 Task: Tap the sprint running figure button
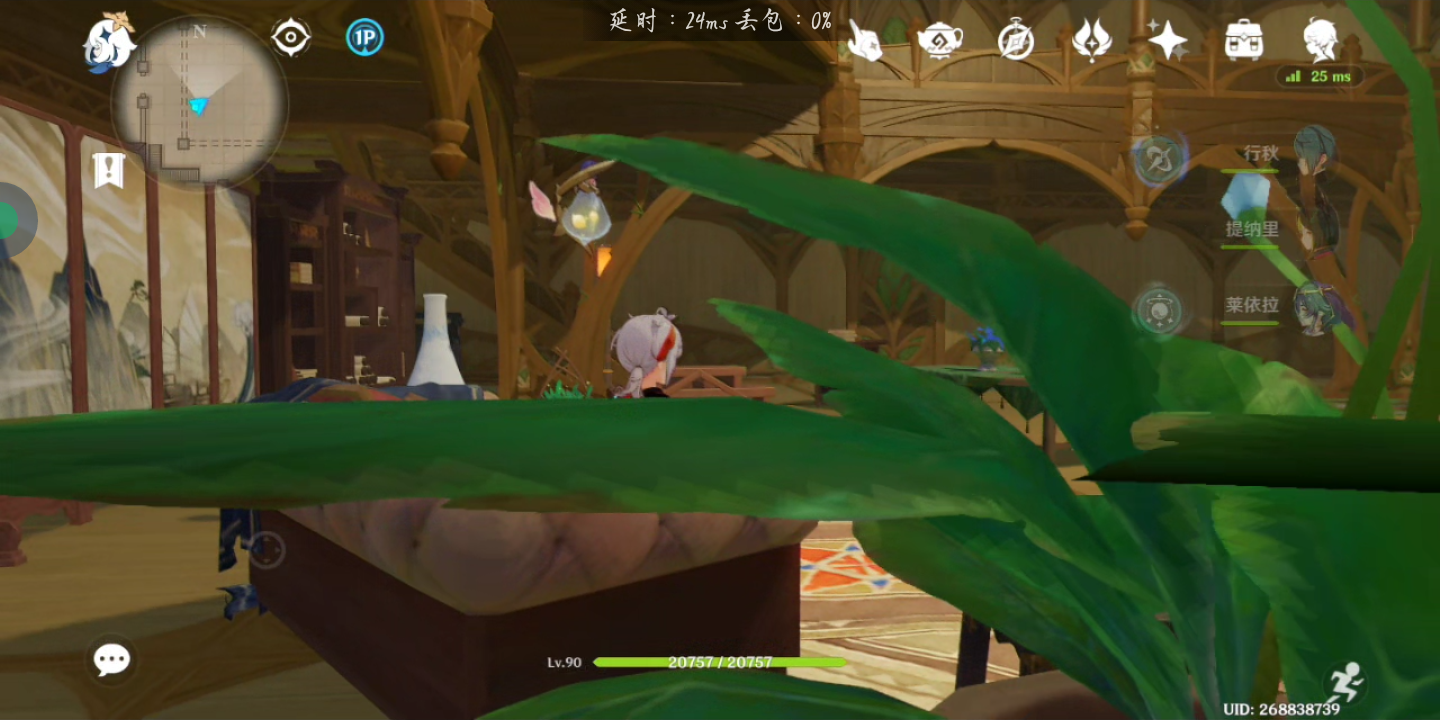pyautogui.click(x=1343, y=682)
